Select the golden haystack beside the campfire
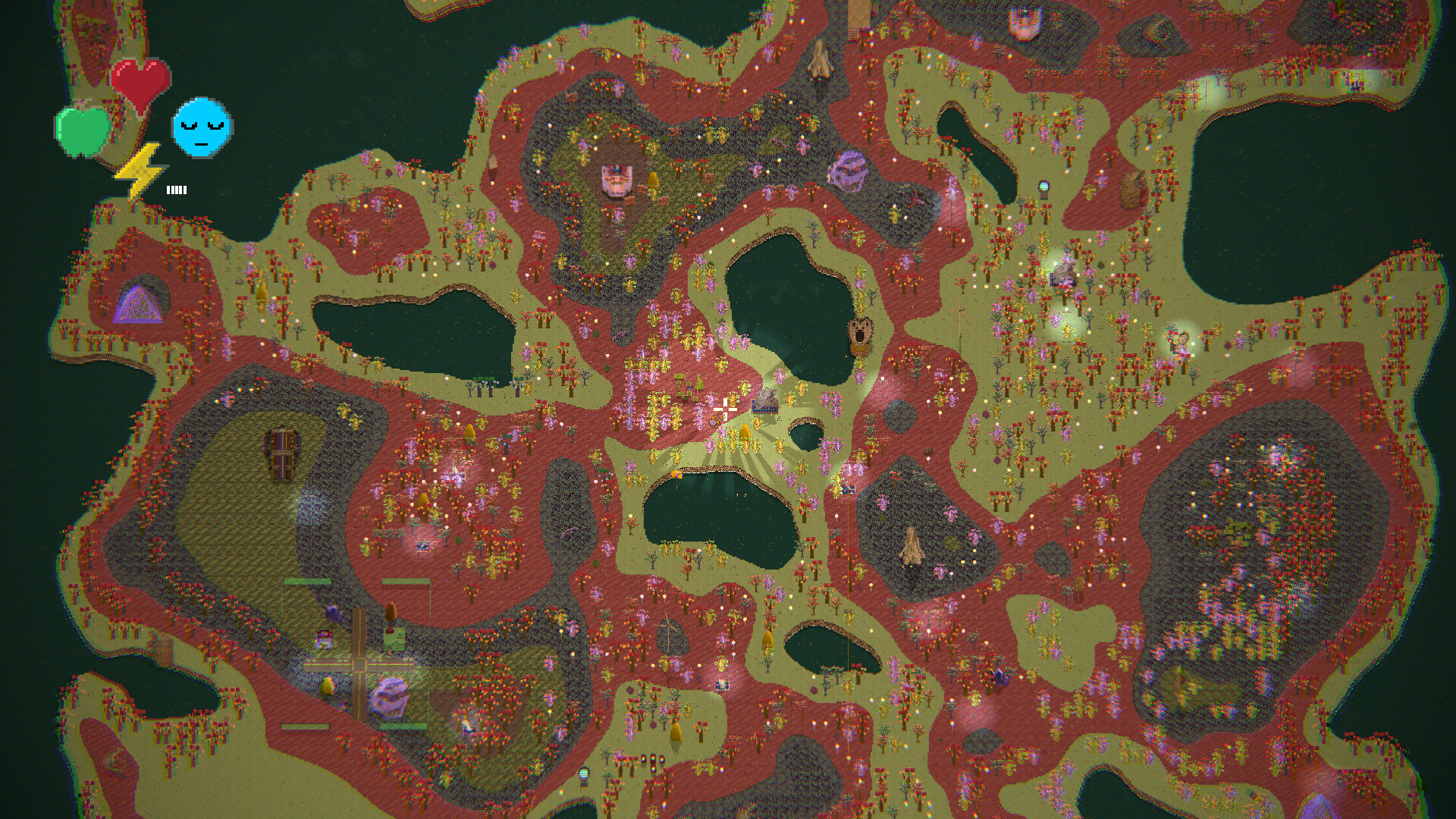 coord(745,431)
